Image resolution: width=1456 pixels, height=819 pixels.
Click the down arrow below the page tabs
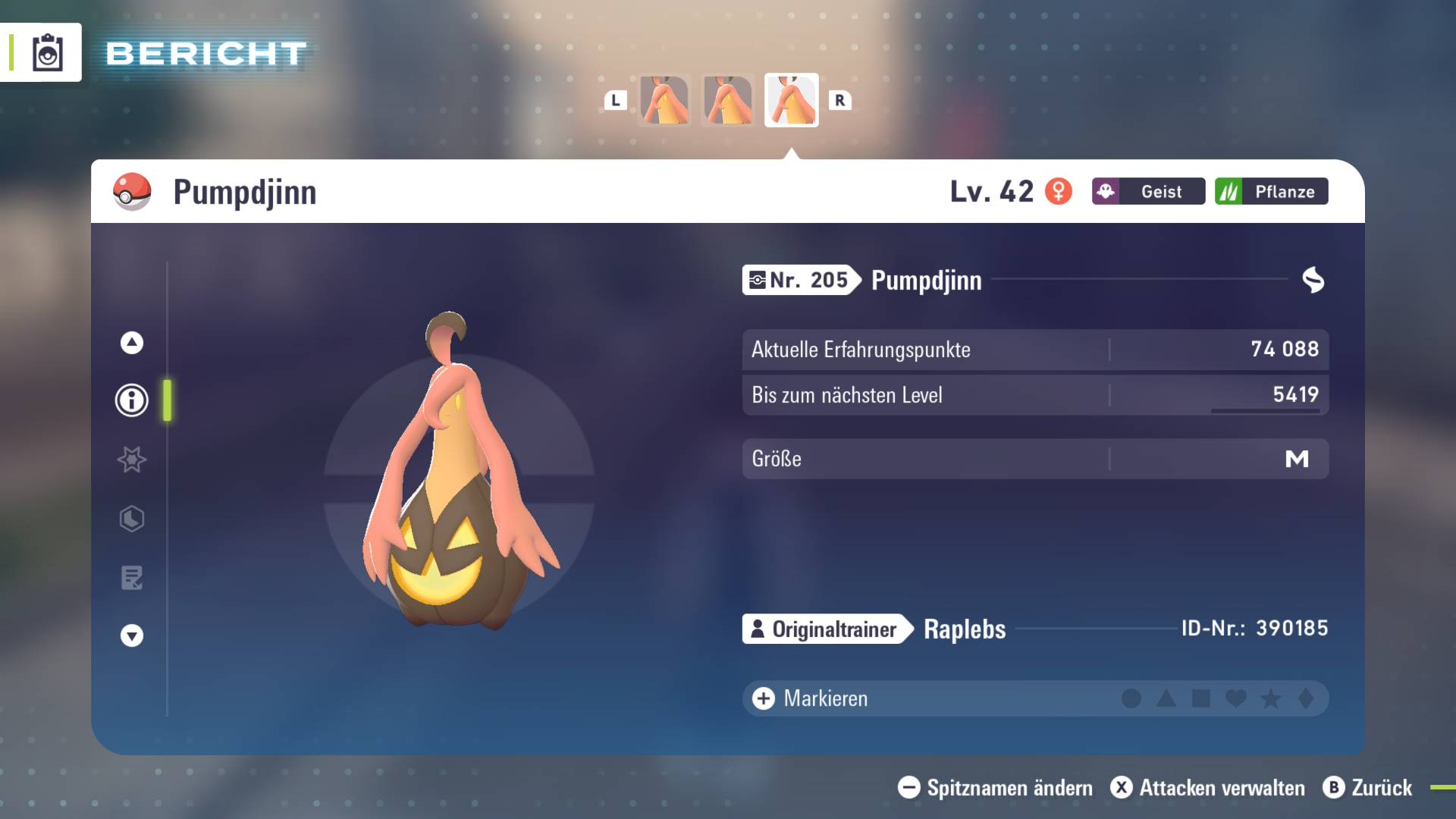coord(132,635)
